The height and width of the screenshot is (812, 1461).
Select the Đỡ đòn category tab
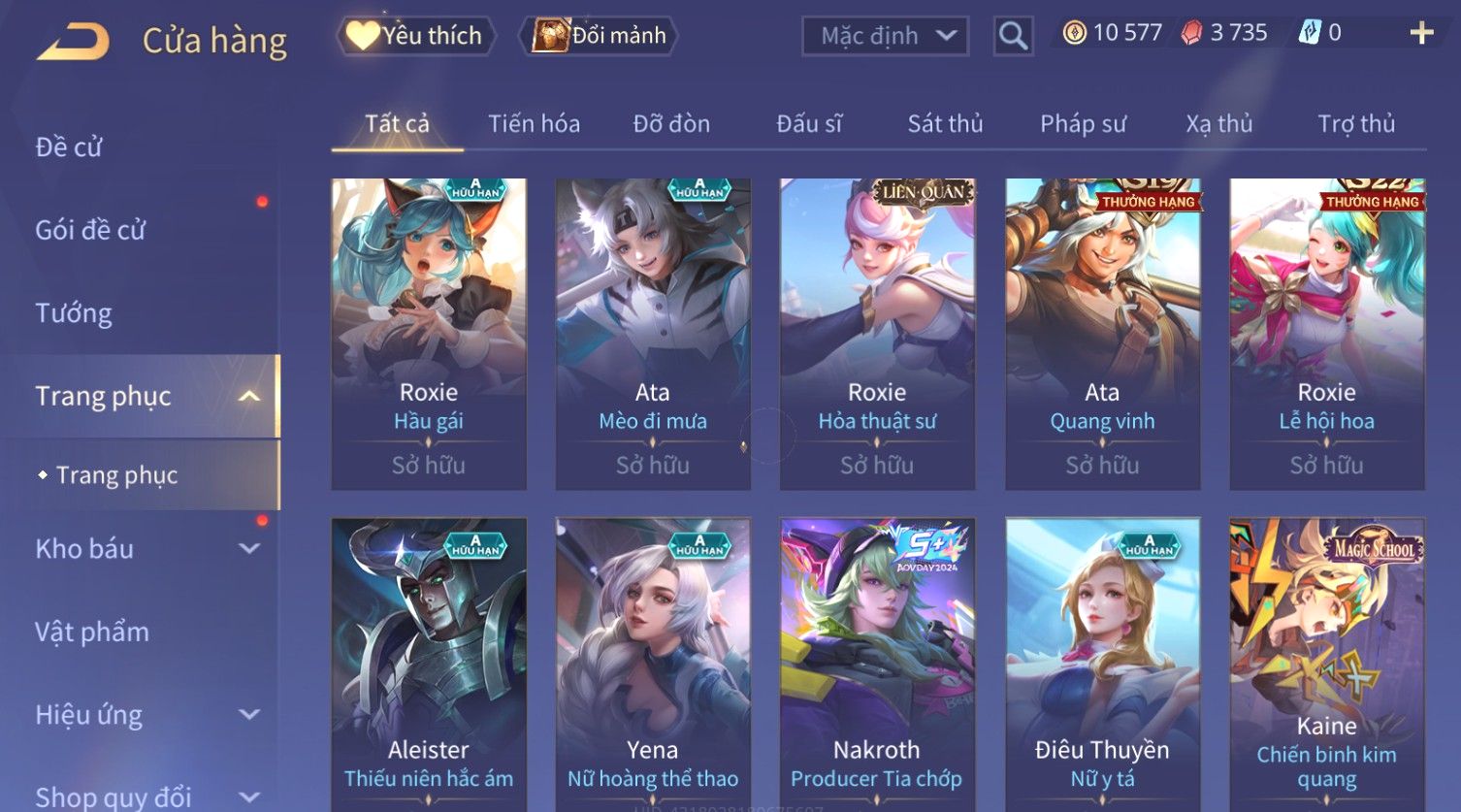point(671,124)
